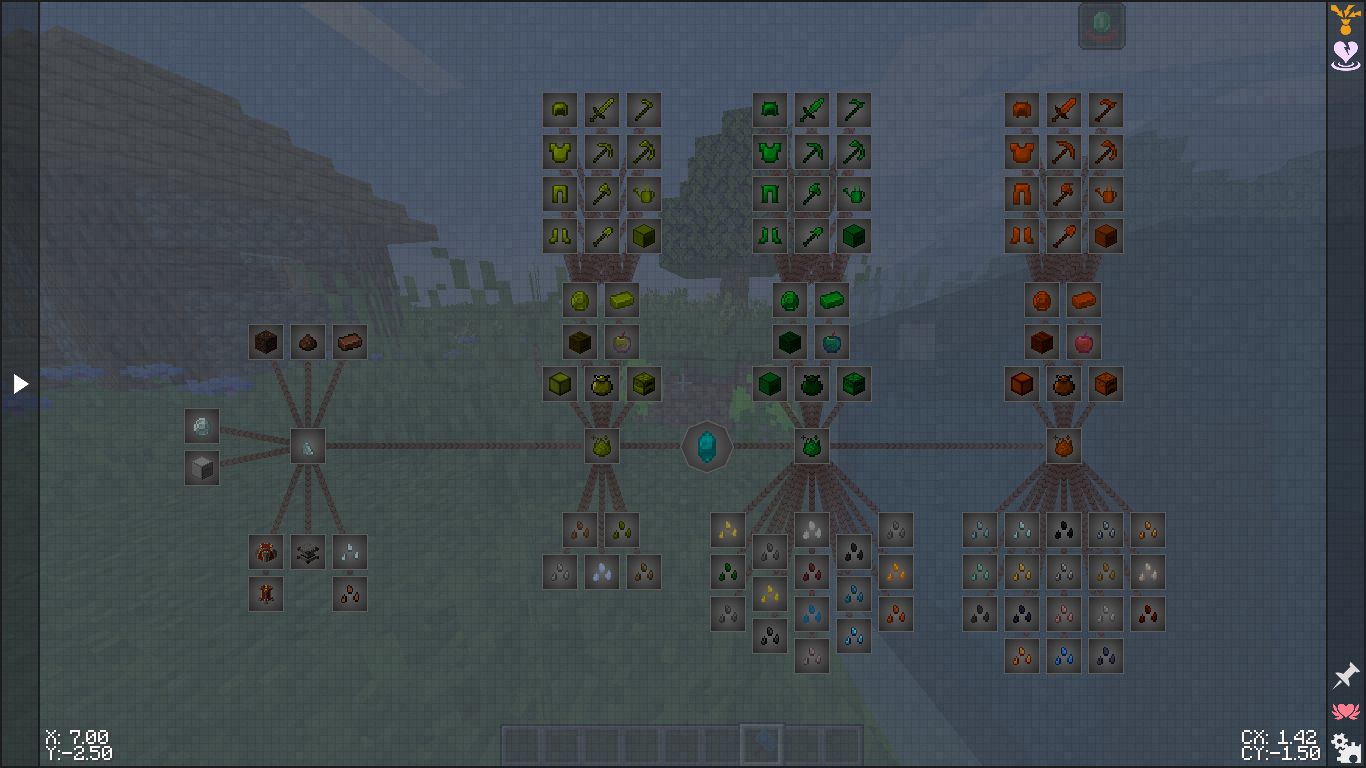Open the framed emerald tab at top
The width and height of the screenshot is (1366, 768).
click(x=1103, y=25)
